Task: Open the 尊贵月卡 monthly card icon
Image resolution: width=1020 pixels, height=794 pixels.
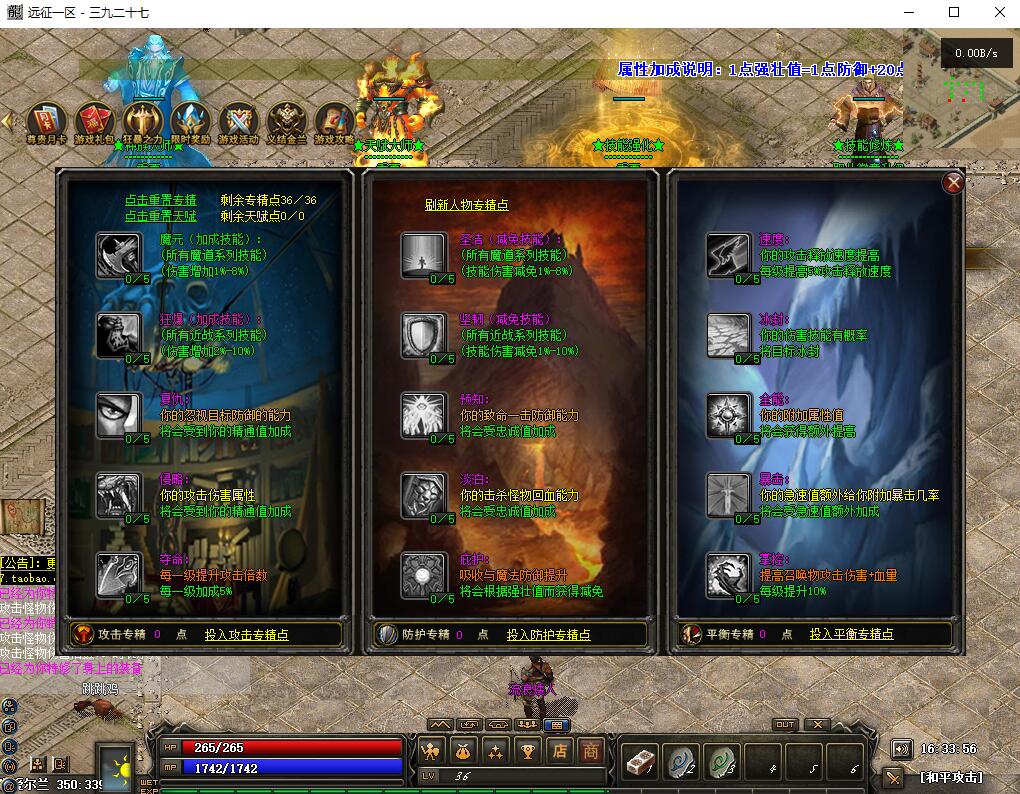Action: click(46, 121)
